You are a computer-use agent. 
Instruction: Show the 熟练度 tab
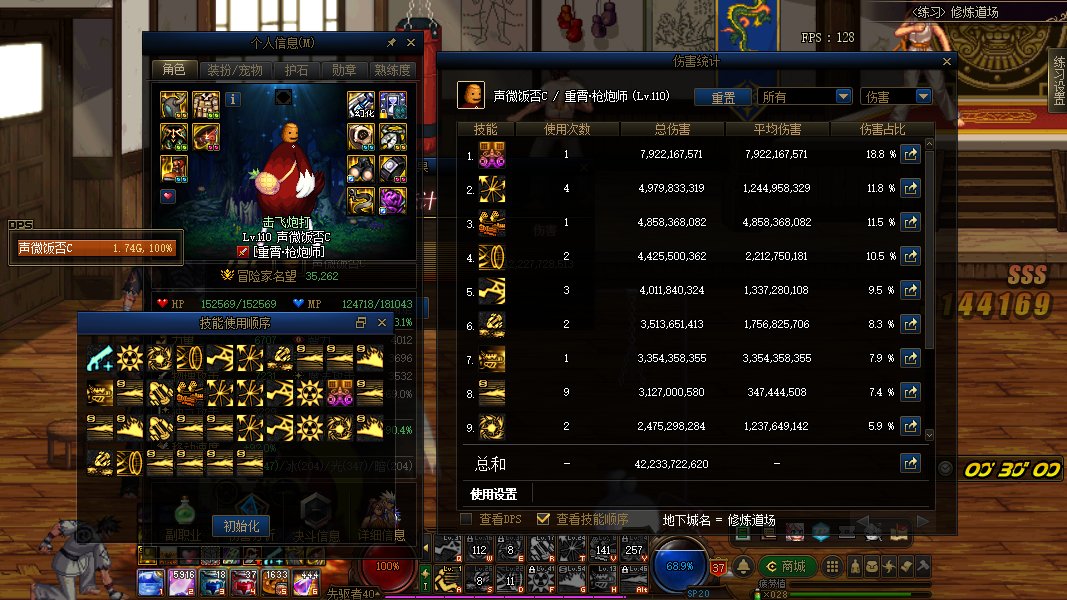[x=392, y=70]
